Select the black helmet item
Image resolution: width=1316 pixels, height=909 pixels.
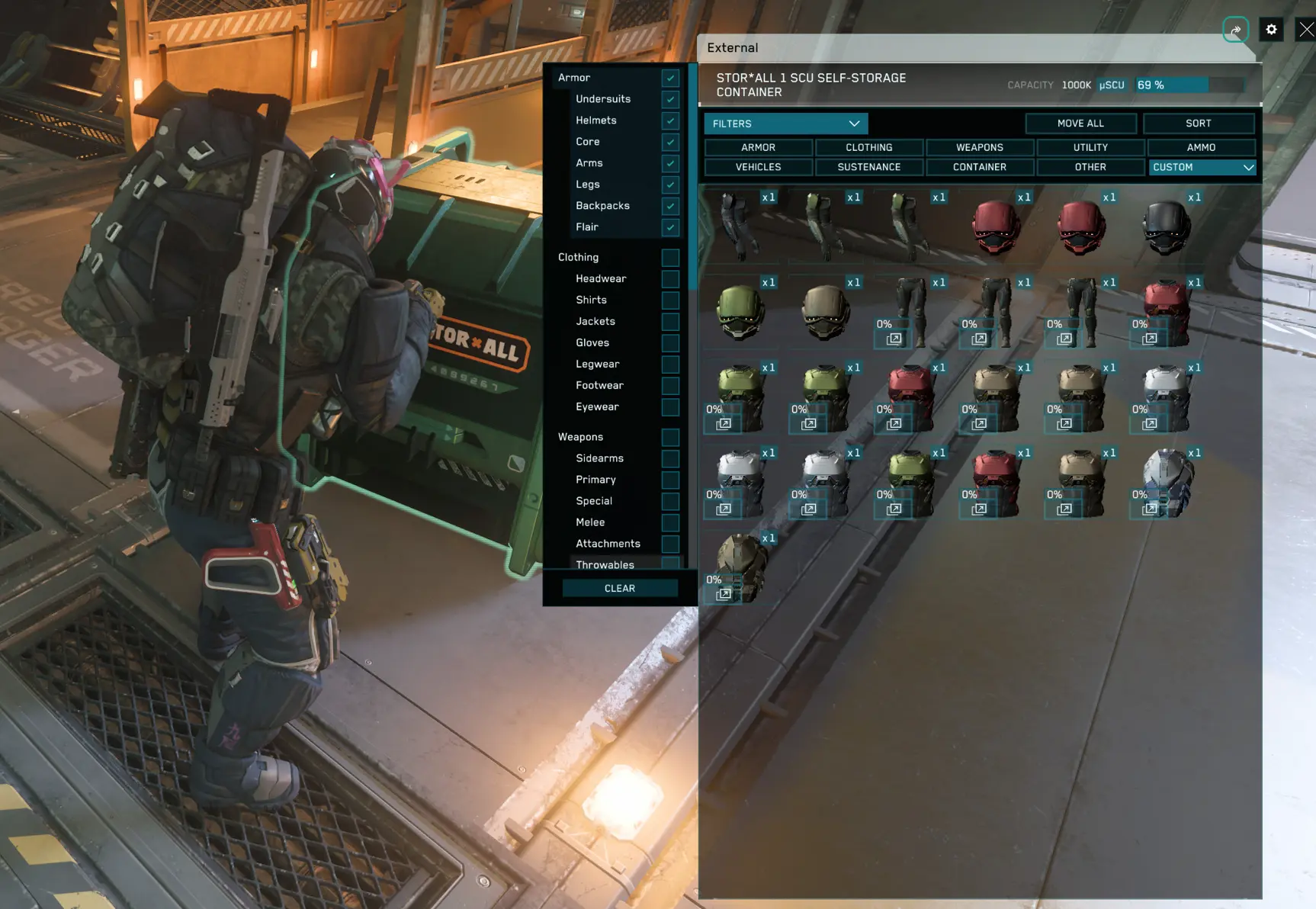pos(1166,227)
